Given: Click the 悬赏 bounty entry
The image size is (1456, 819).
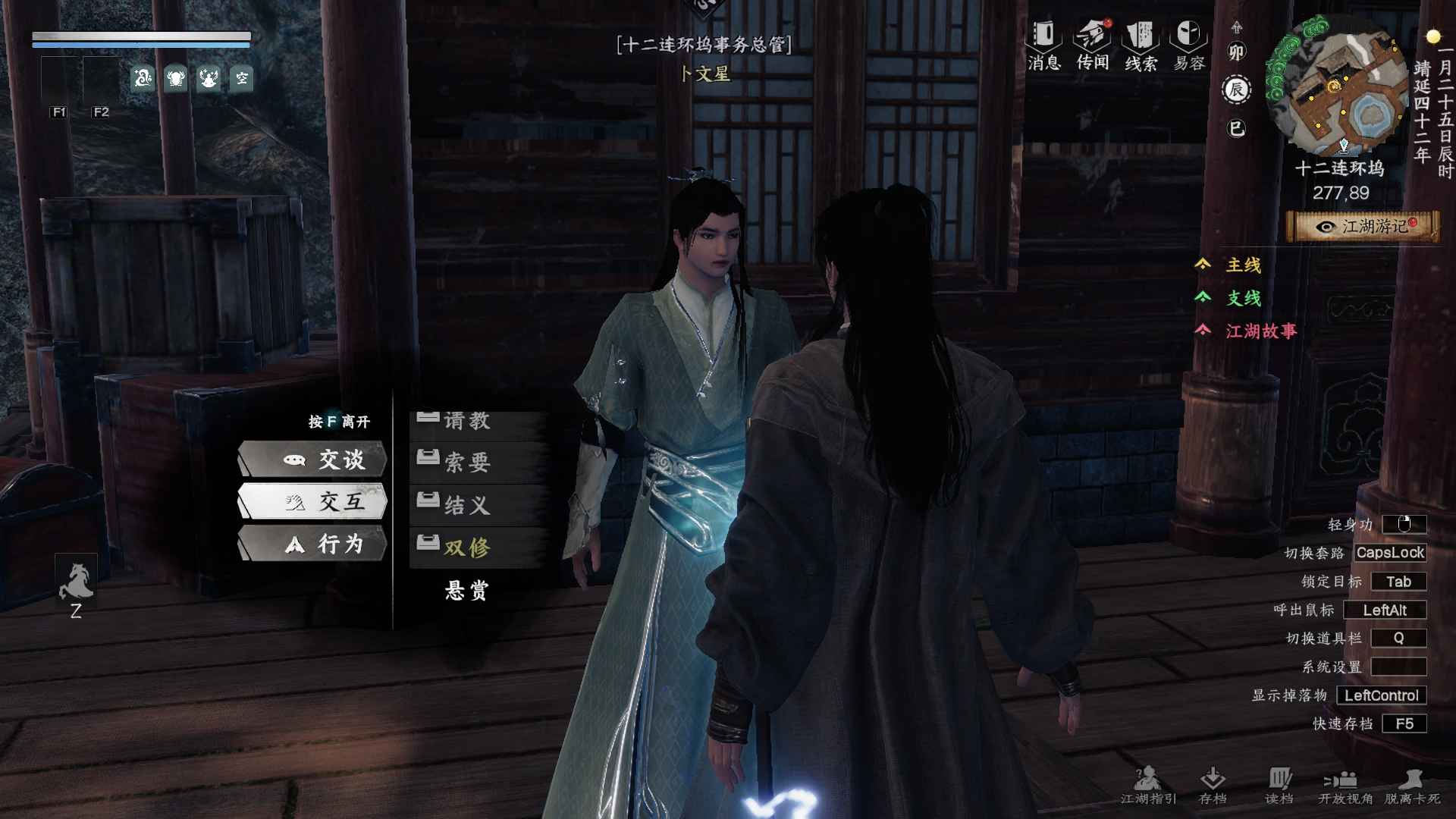Looking at the screenshot, I should [x=467, y=590].
